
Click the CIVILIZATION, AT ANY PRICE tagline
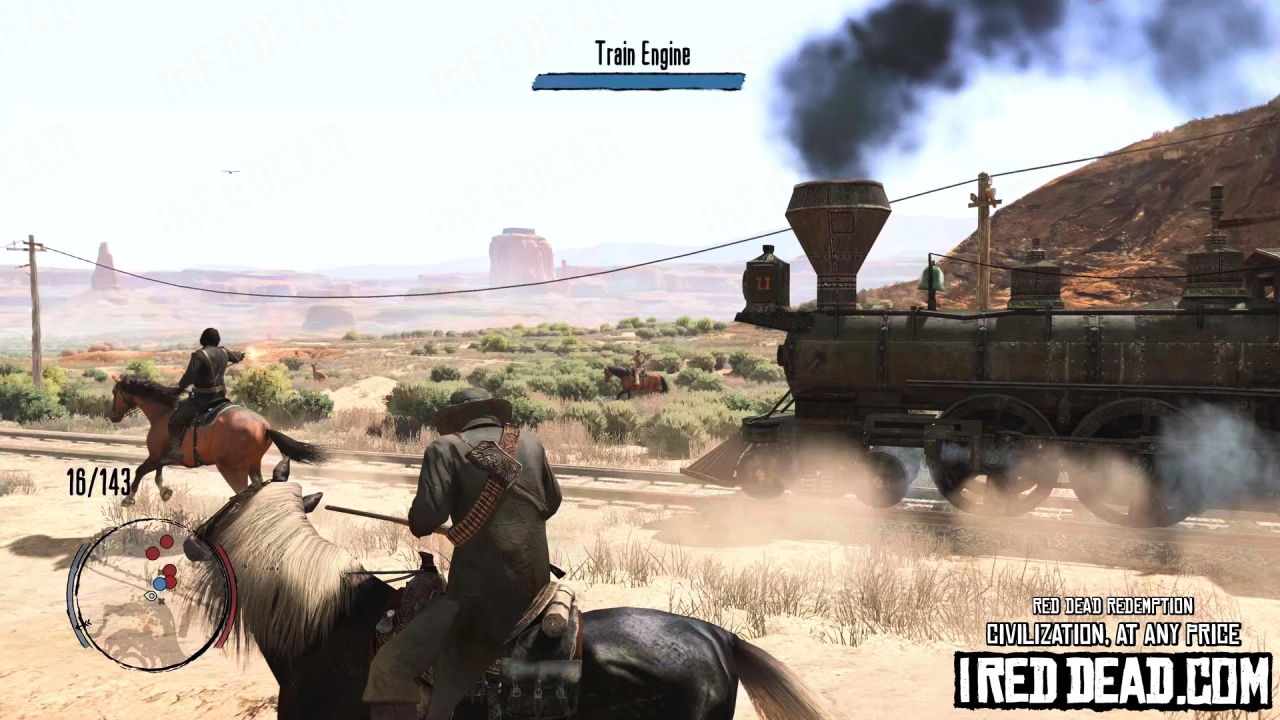[1112, 634]
